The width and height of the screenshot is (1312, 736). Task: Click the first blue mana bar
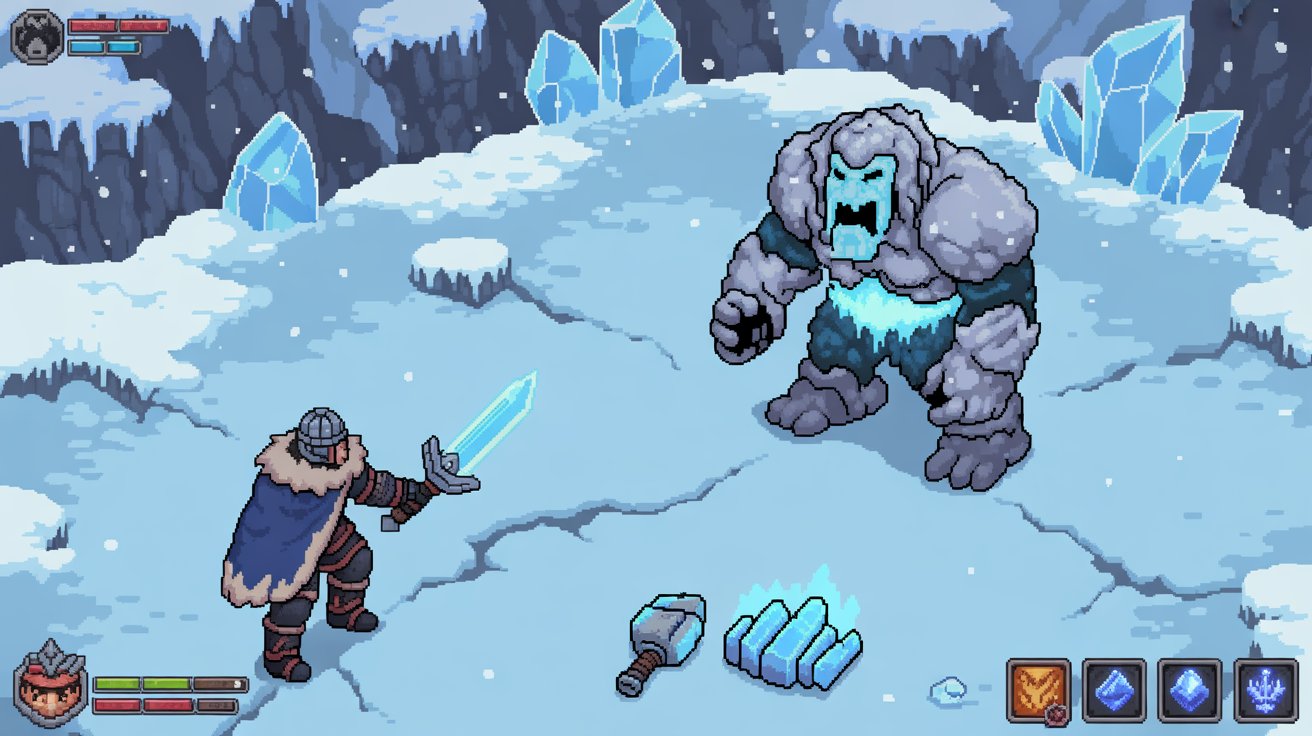(x=86, y=48)
